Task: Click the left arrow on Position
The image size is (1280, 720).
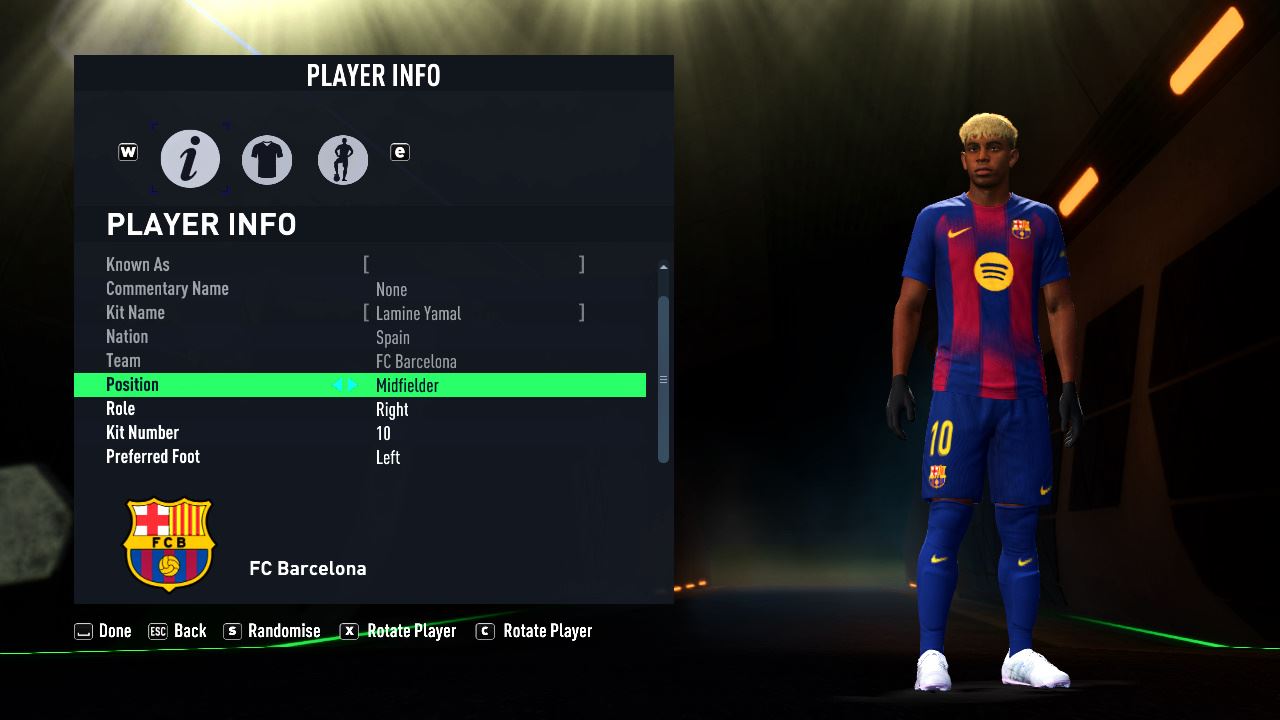Action: pos(338,385)
